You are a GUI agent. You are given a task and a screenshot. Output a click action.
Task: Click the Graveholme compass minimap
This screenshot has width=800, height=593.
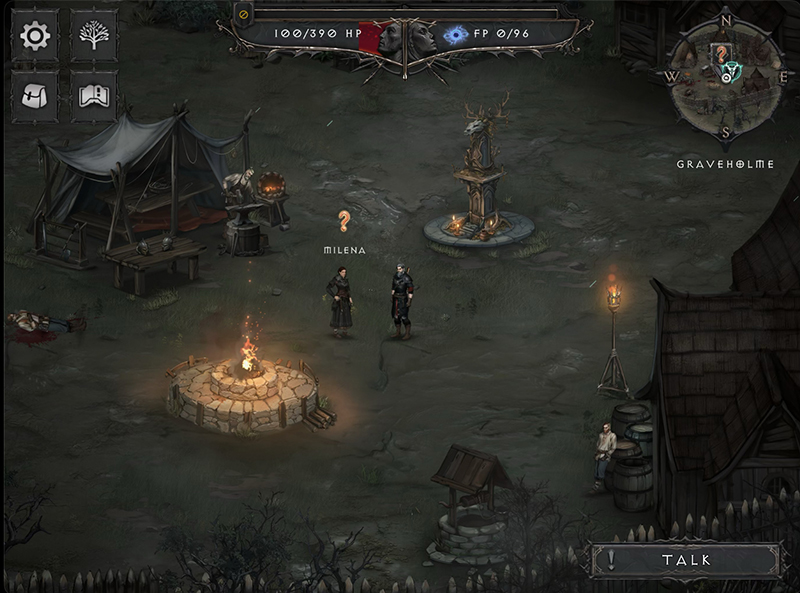[725, 76]
